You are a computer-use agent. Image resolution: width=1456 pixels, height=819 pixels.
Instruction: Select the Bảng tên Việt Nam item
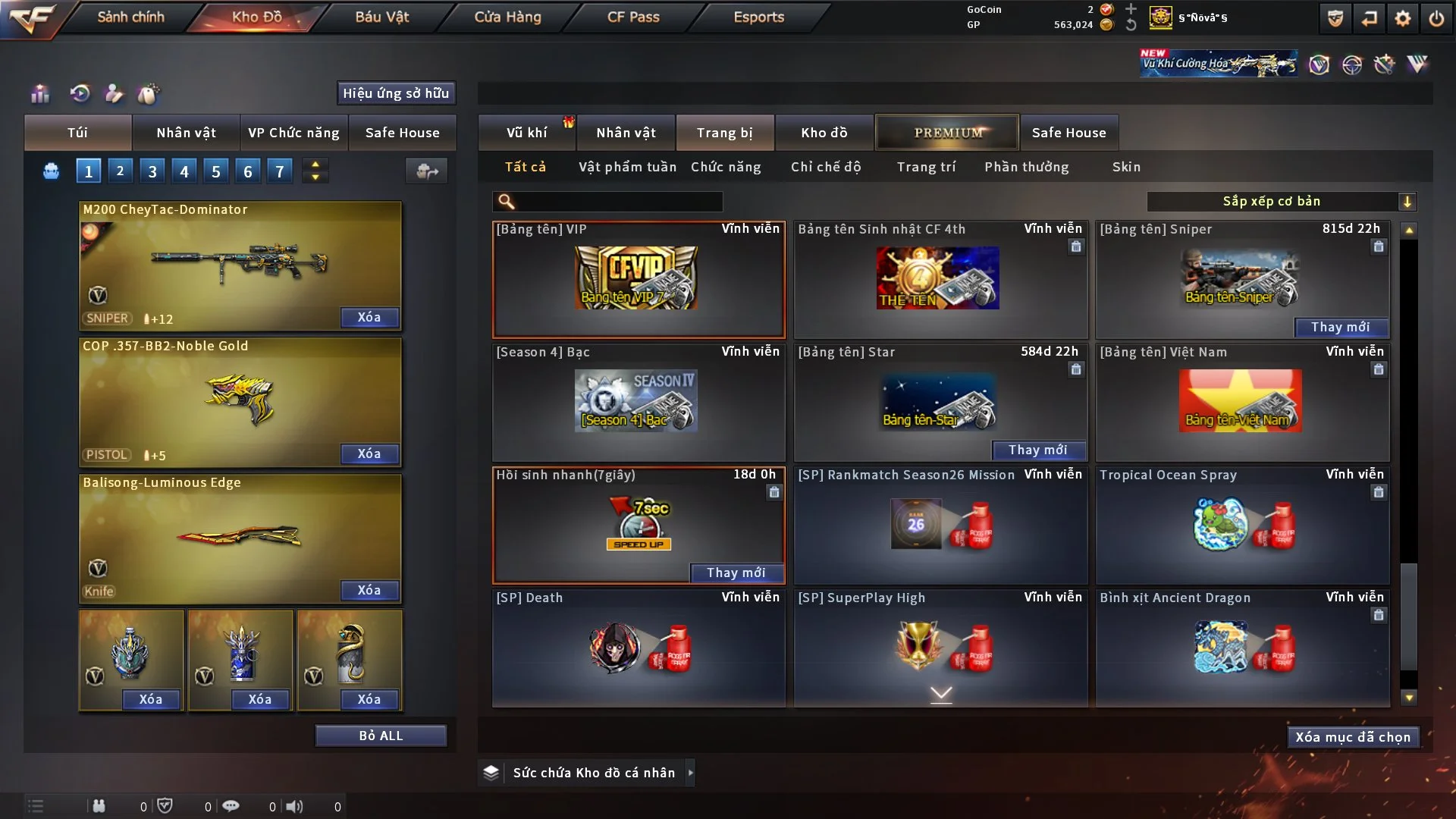coord(1241,402)
